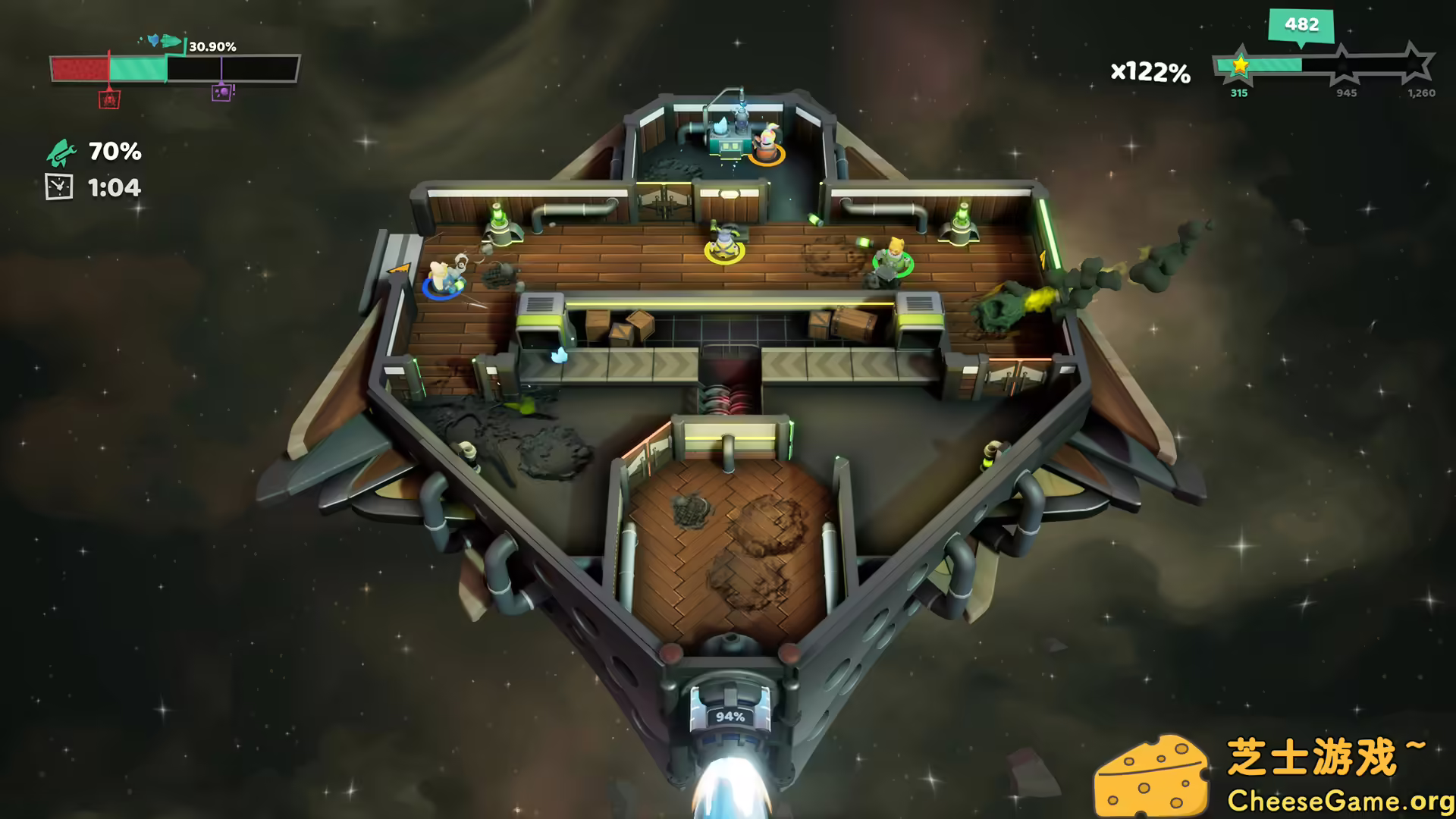The image size is (1456, 819).
Task: Click the green ship icon atop the progress bar
Action: click(171, 41)
